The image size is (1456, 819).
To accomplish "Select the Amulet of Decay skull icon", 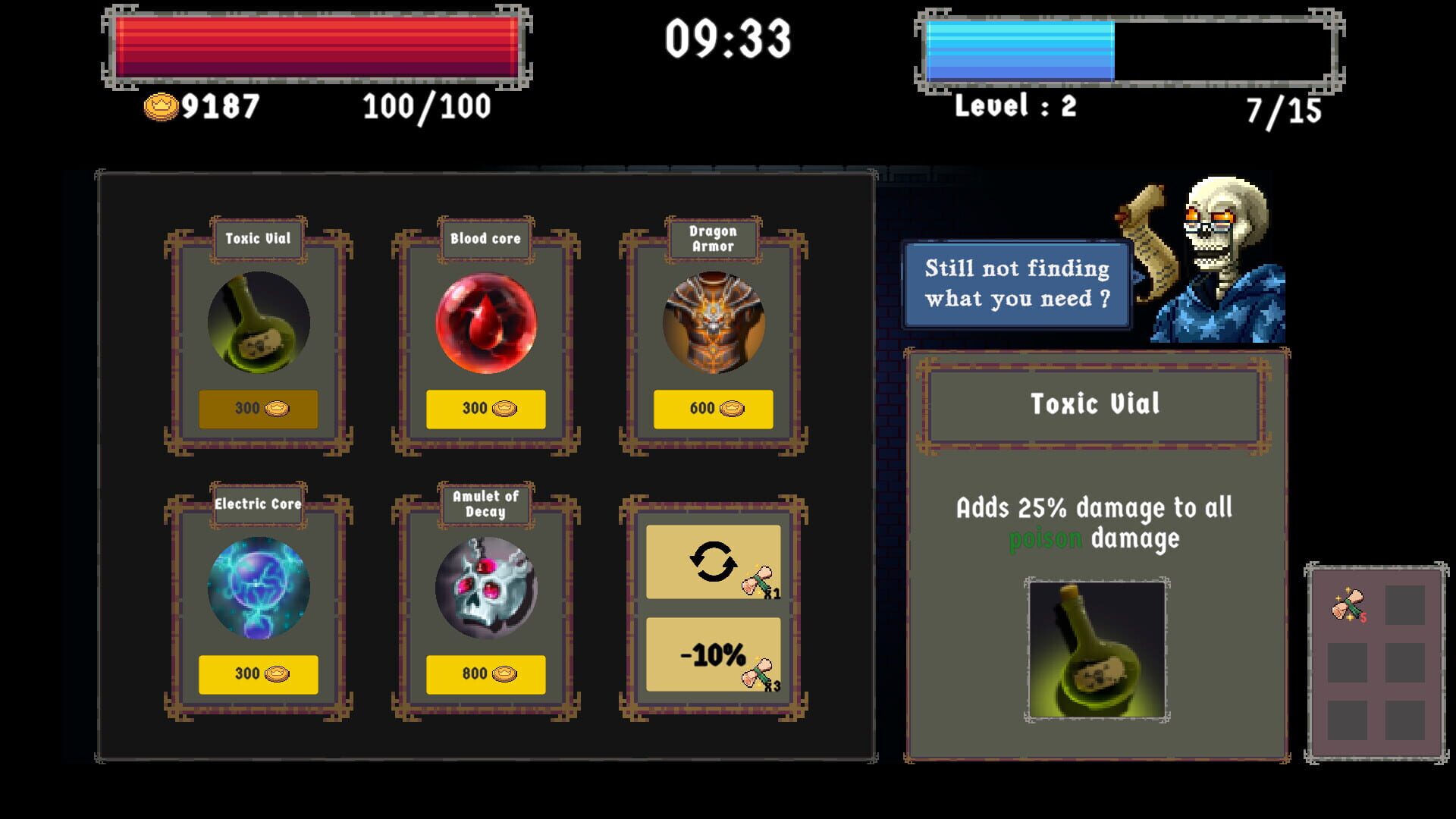I will (485, 588).
